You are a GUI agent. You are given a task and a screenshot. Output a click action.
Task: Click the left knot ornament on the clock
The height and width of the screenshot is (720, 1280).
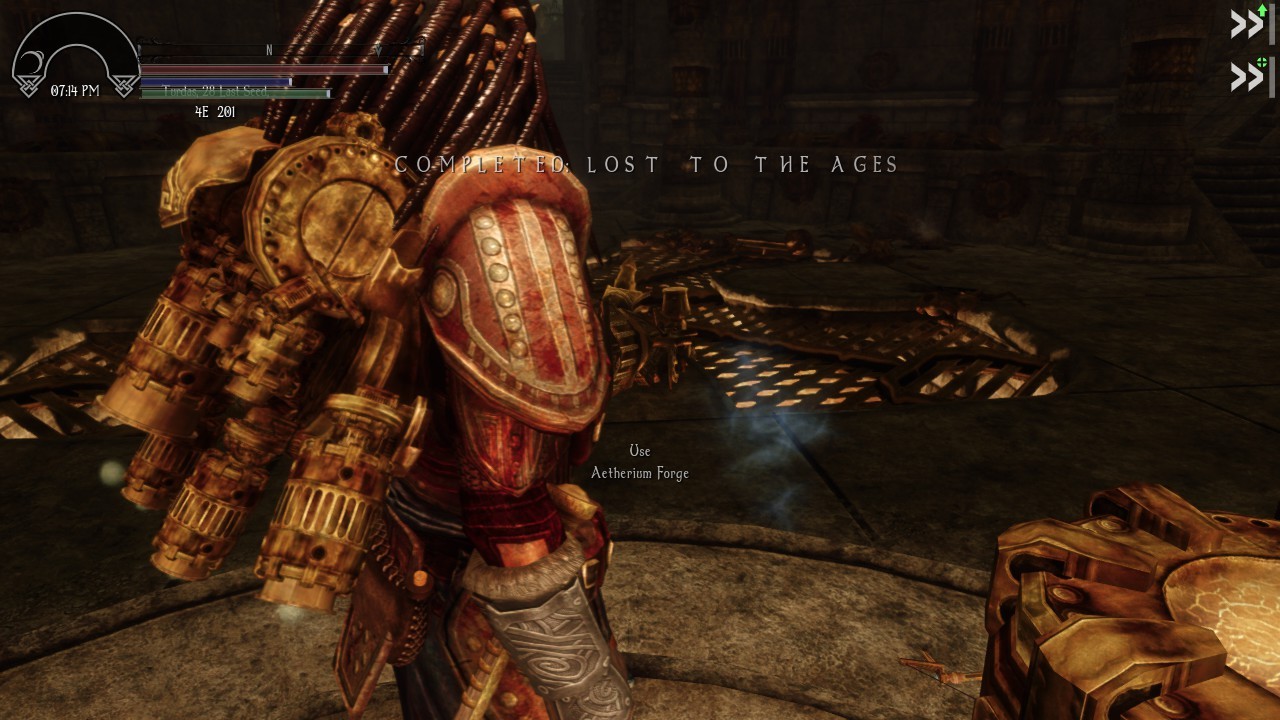pyautogui.click(x=30, y=84)
